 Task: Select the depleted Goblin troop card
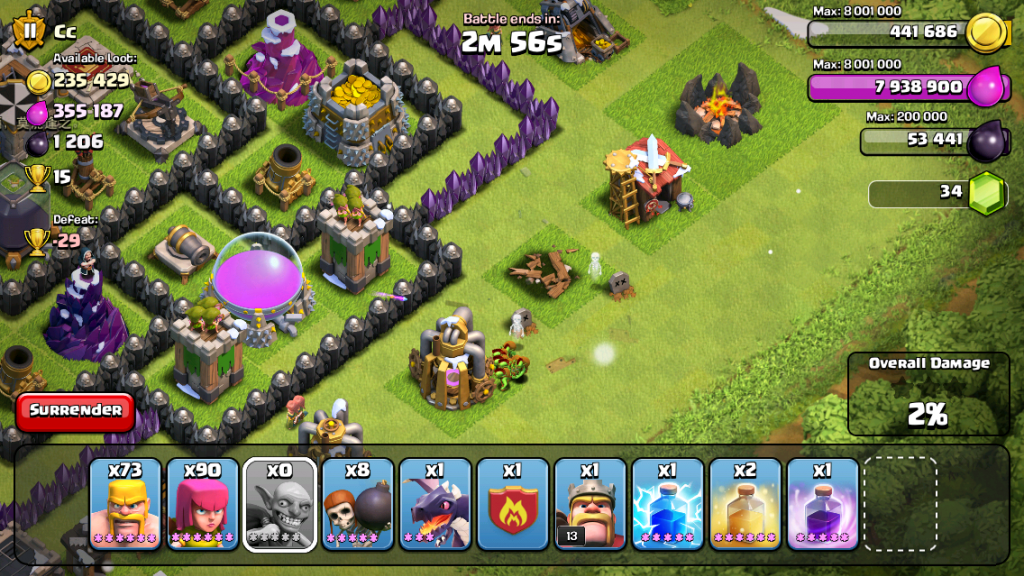[280, 504]
